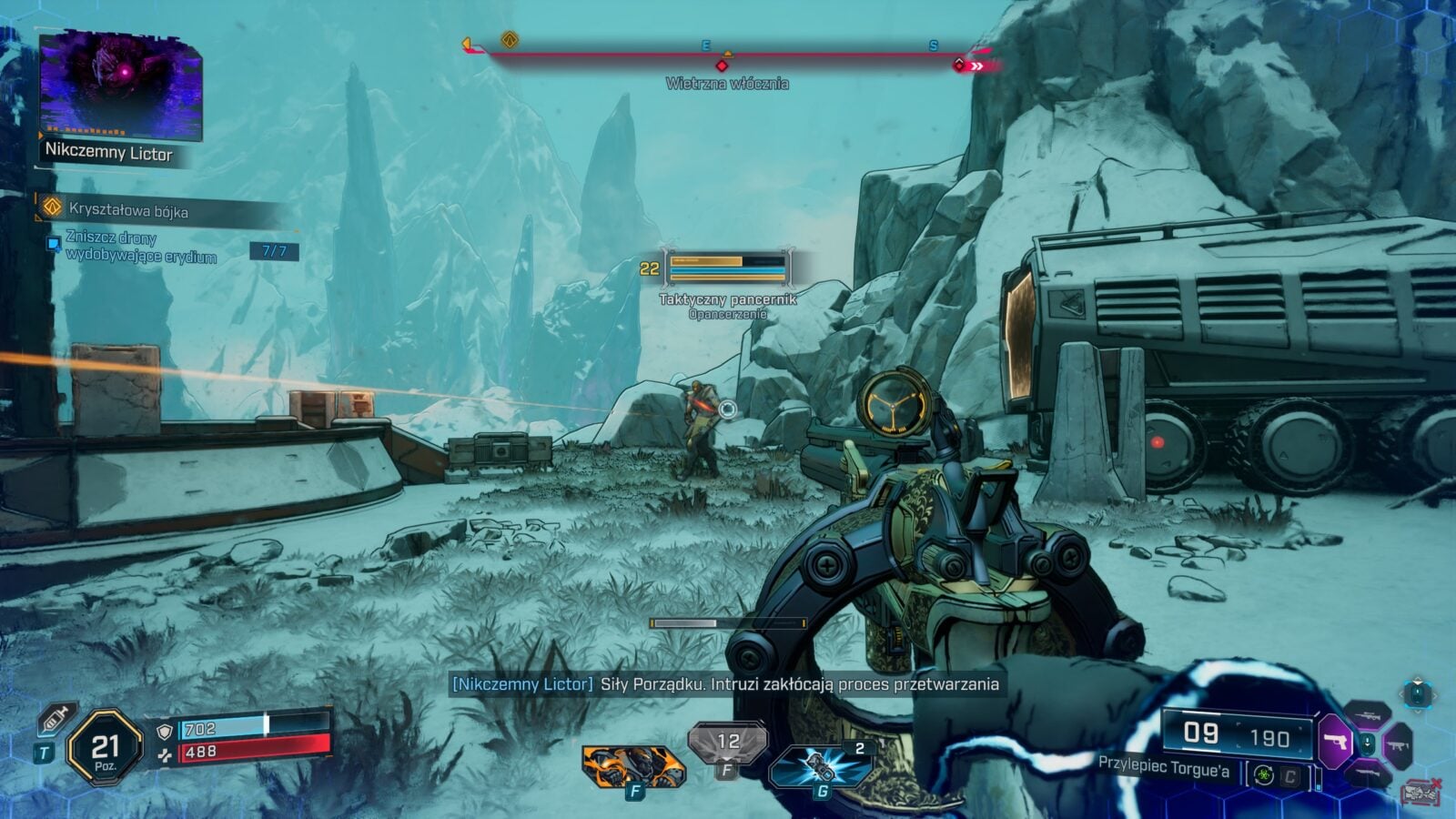Click the Zniszcz drony objective entry
Viewport: 1456px width, 819px height.
tap(141, 248)
